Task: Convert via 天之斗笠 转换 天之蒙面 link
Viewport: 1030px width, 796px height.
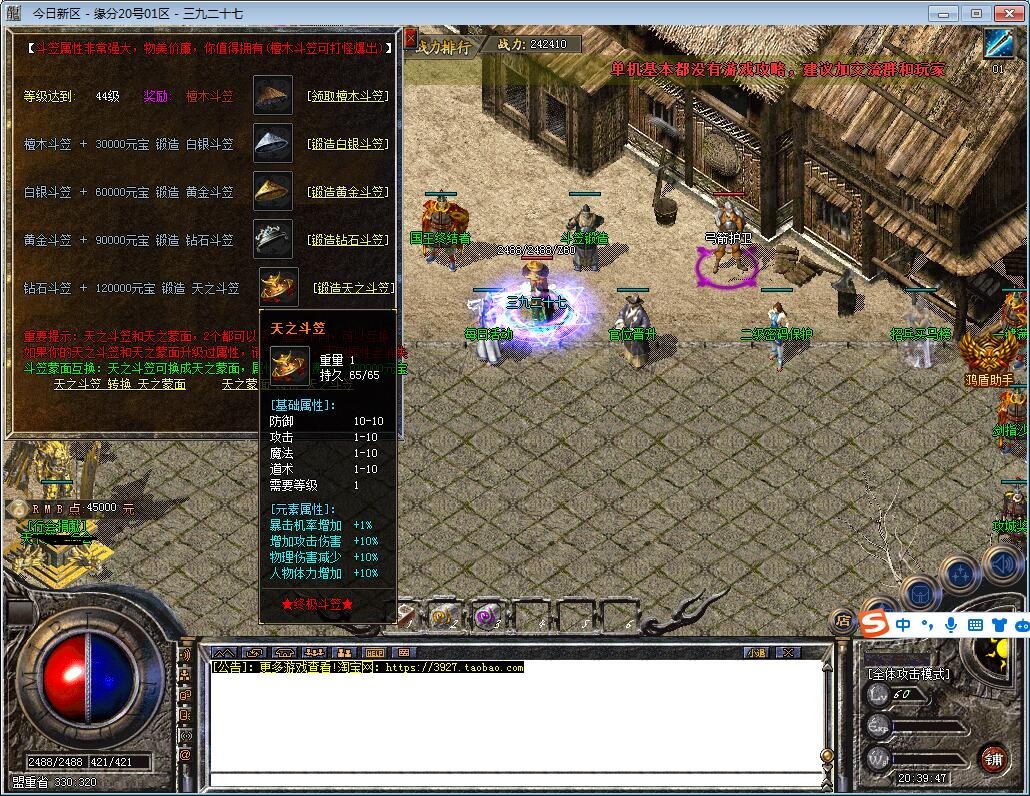Action: (120, 384)
